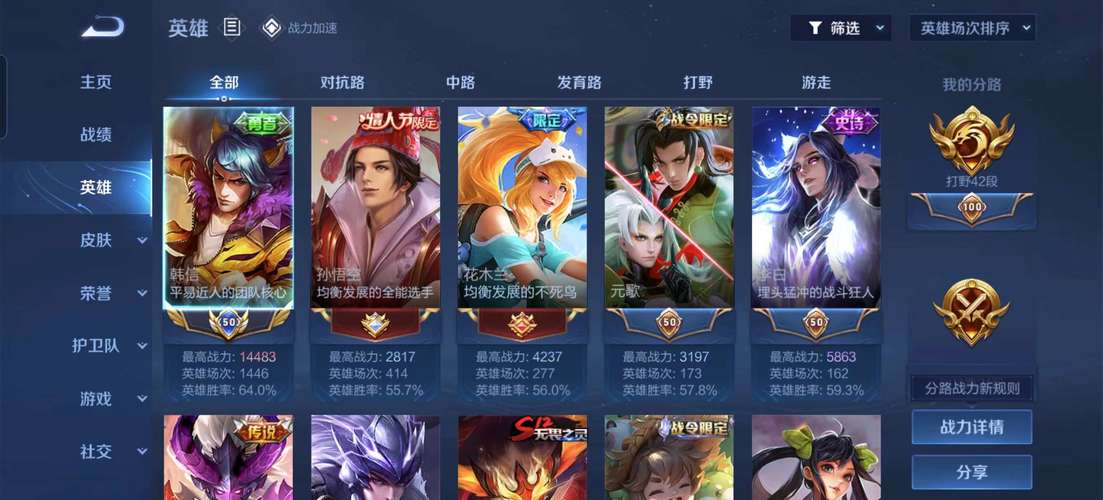Open 战力详情 details
The height and width of the screenshot is (500, 1103).
(971, 427)
